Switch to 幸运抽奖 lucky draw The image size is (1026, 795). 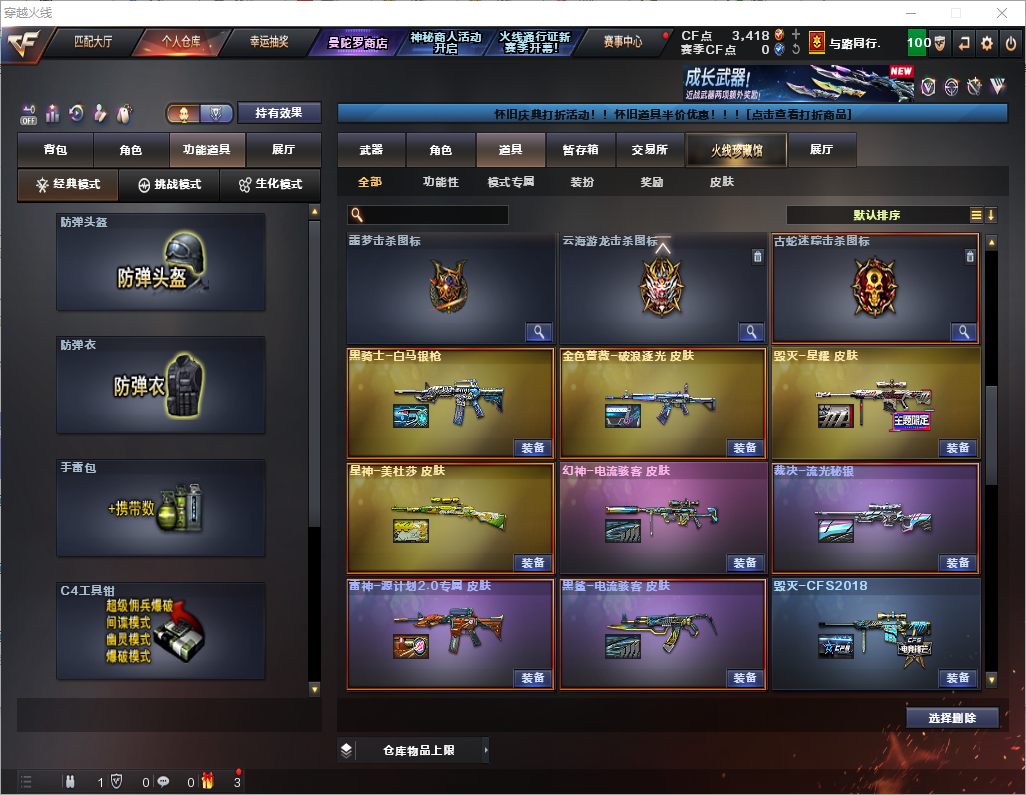pyautogui.click(x=268, y=42)
